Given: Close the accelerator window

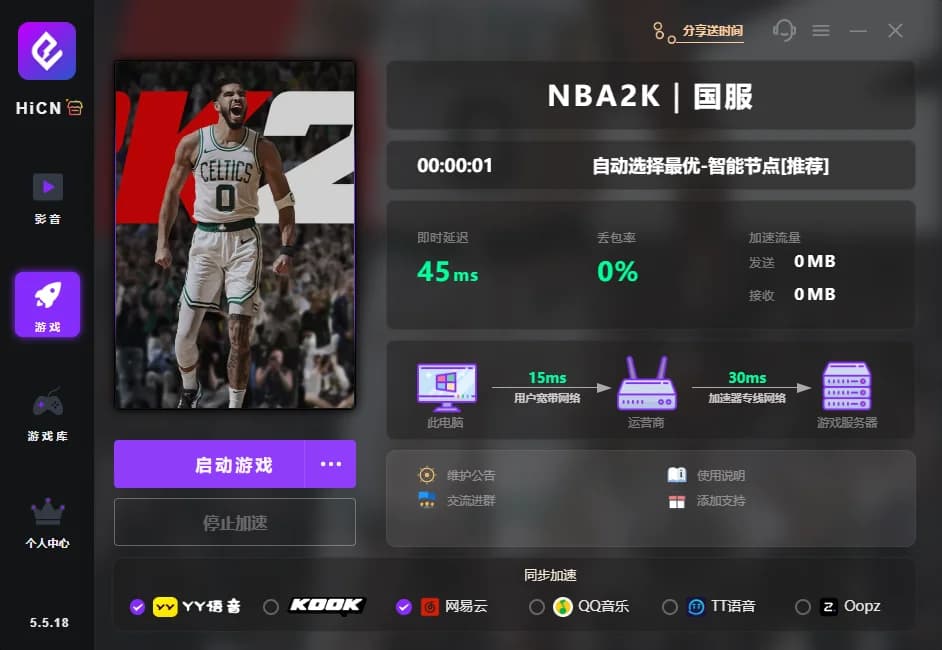Looking at the screenshot, I should [x=895, y=31].
